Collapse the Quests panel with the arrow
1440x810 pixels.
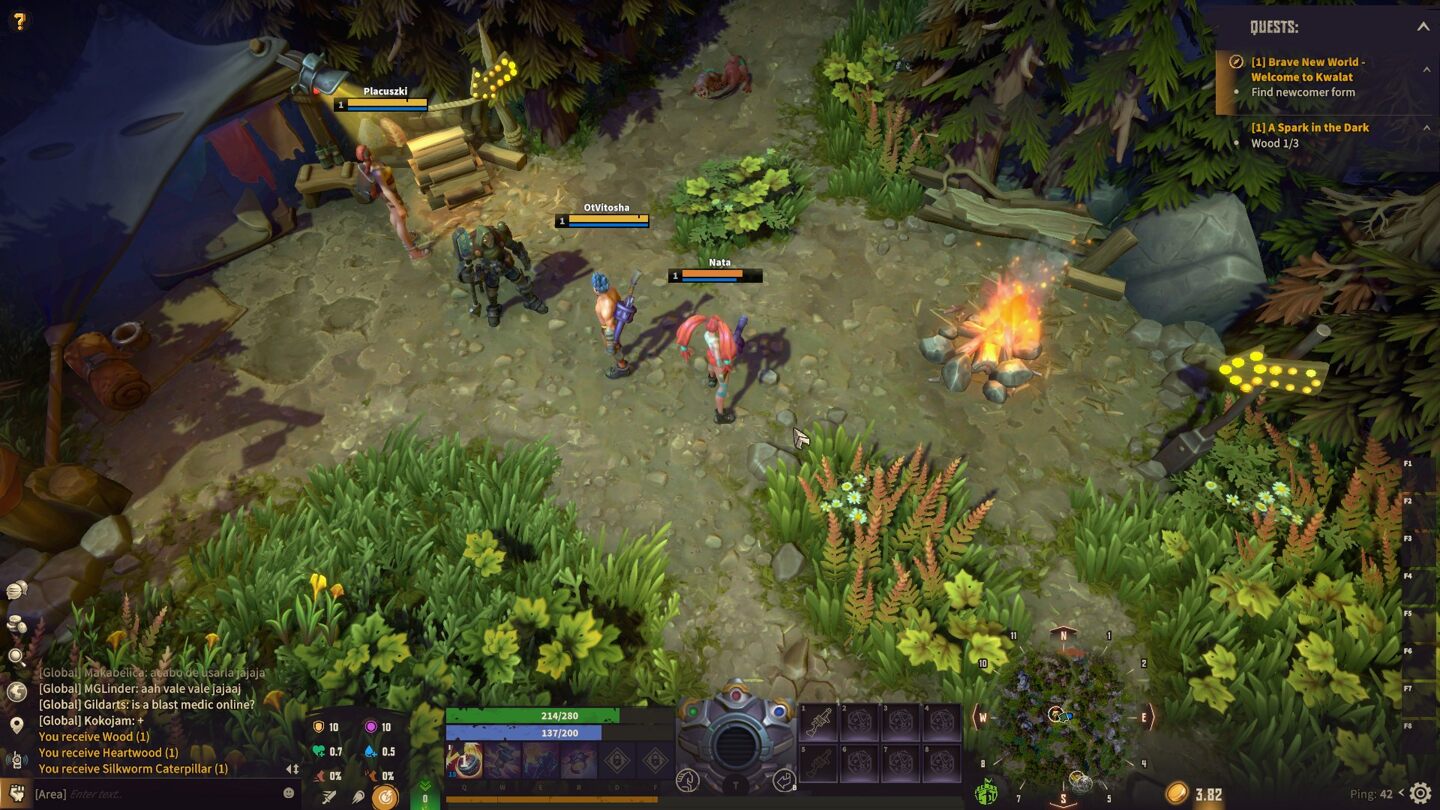[1422, 27]
